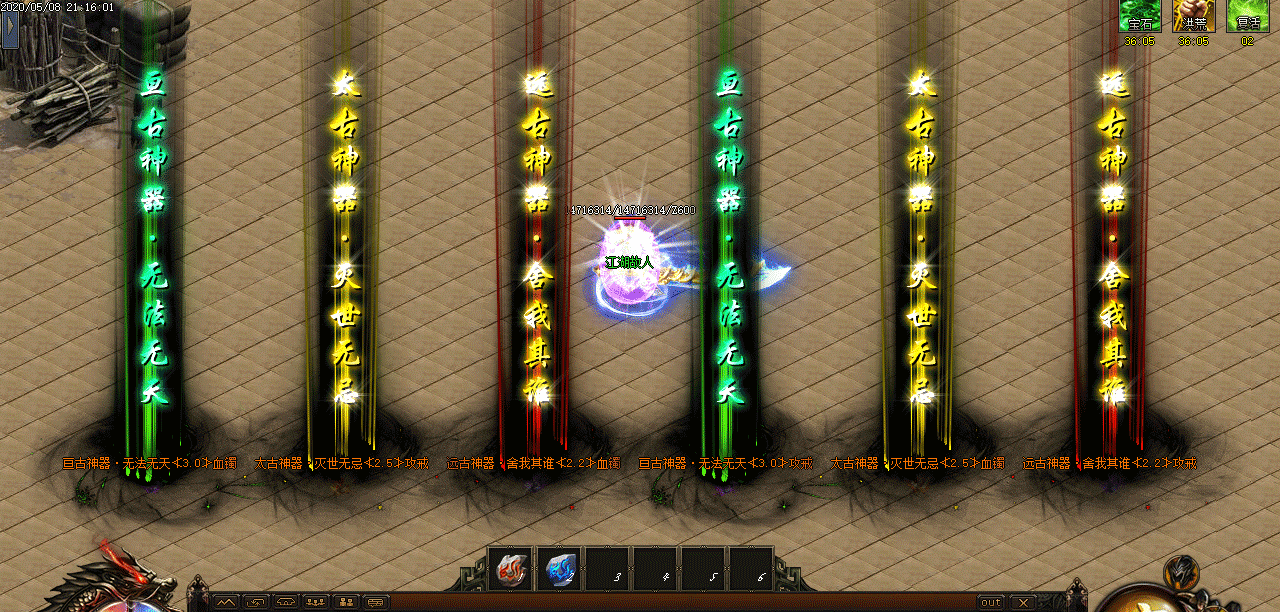This screenshot has height=612, width=1280.
Task: Select empty hotbar slot number 3
Action: coord(607,569)
